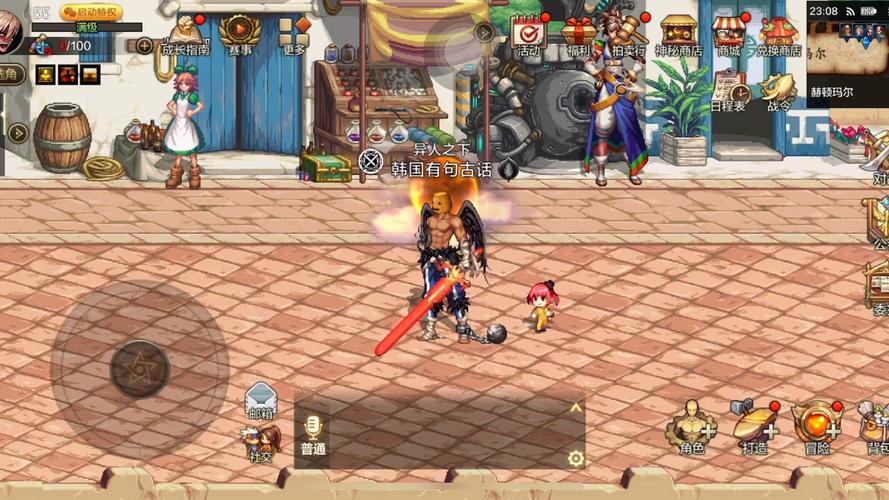Expand the chat box with arrow
The height and width of the screenshot is (500, 889).
575,407
